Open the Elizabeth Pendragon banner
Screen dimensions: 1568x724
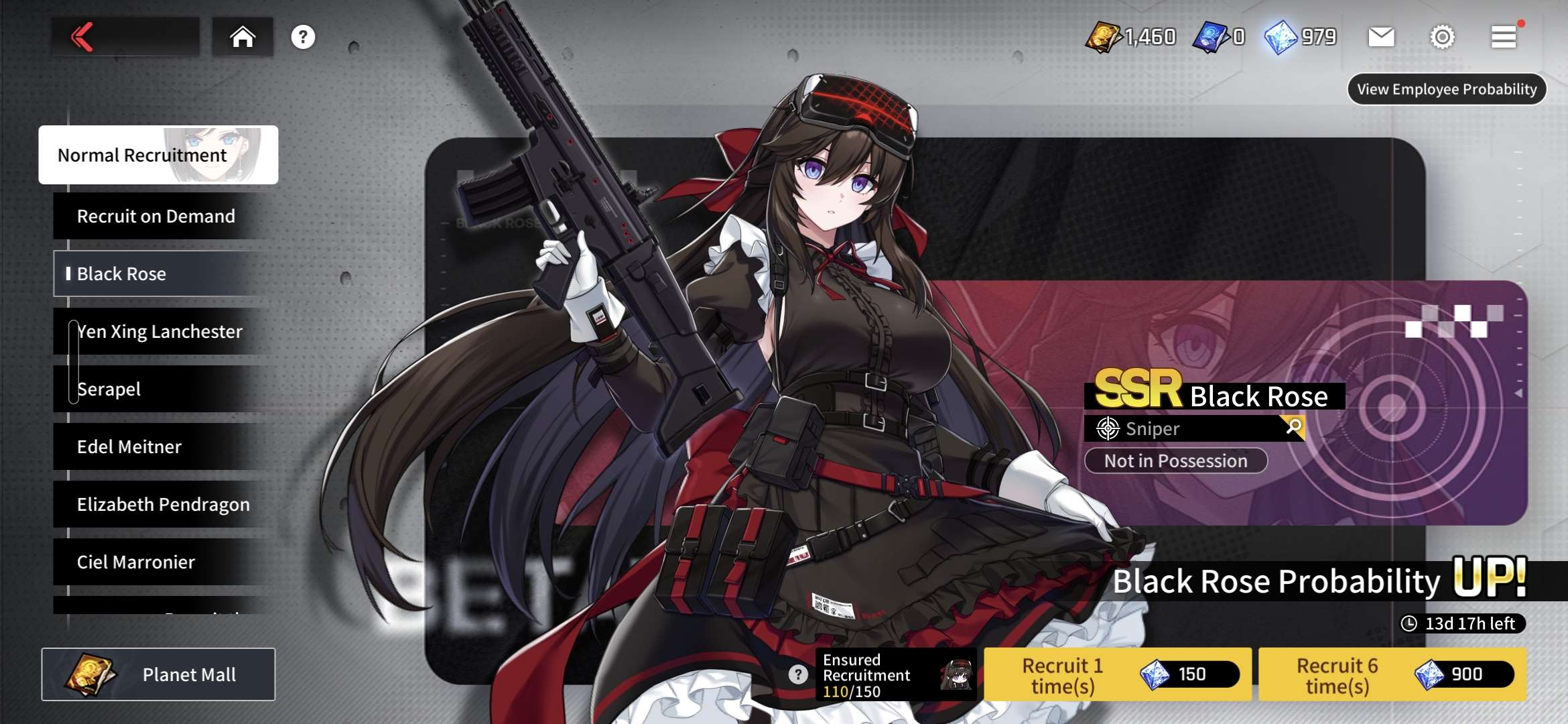coord(164,504)
